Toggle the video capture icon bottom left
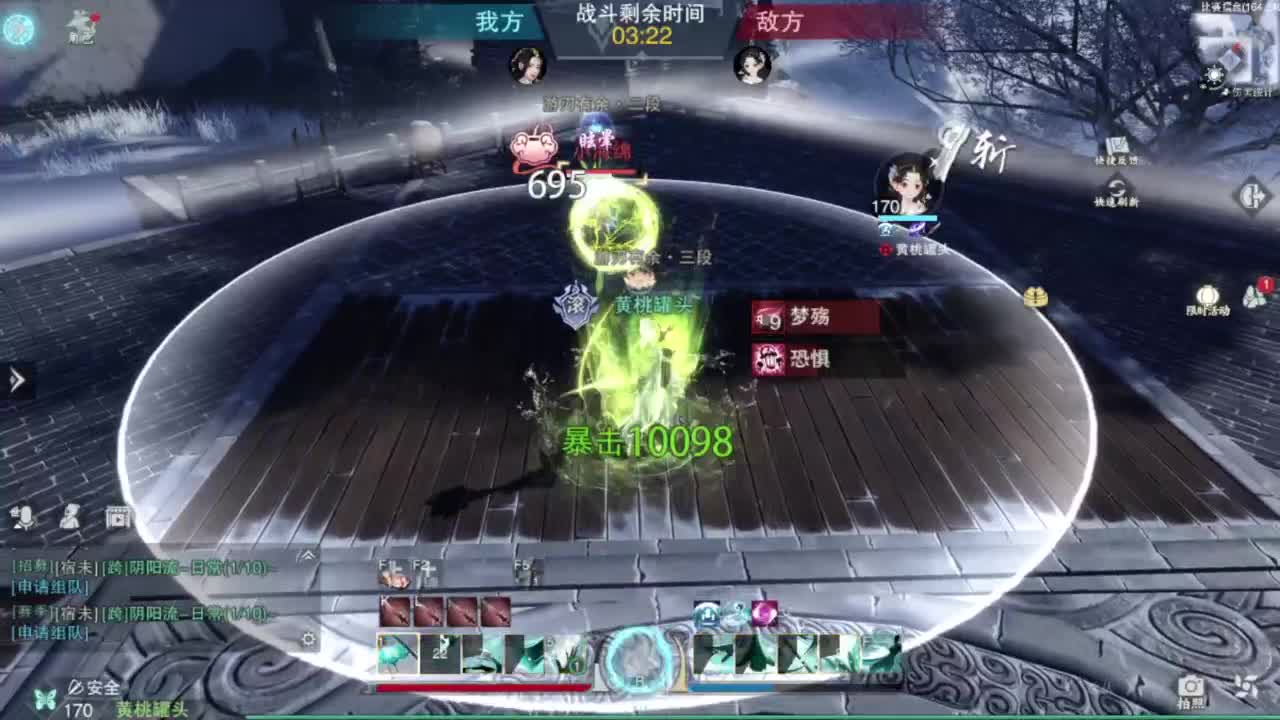1280x720 pixels. coord(117,517)
